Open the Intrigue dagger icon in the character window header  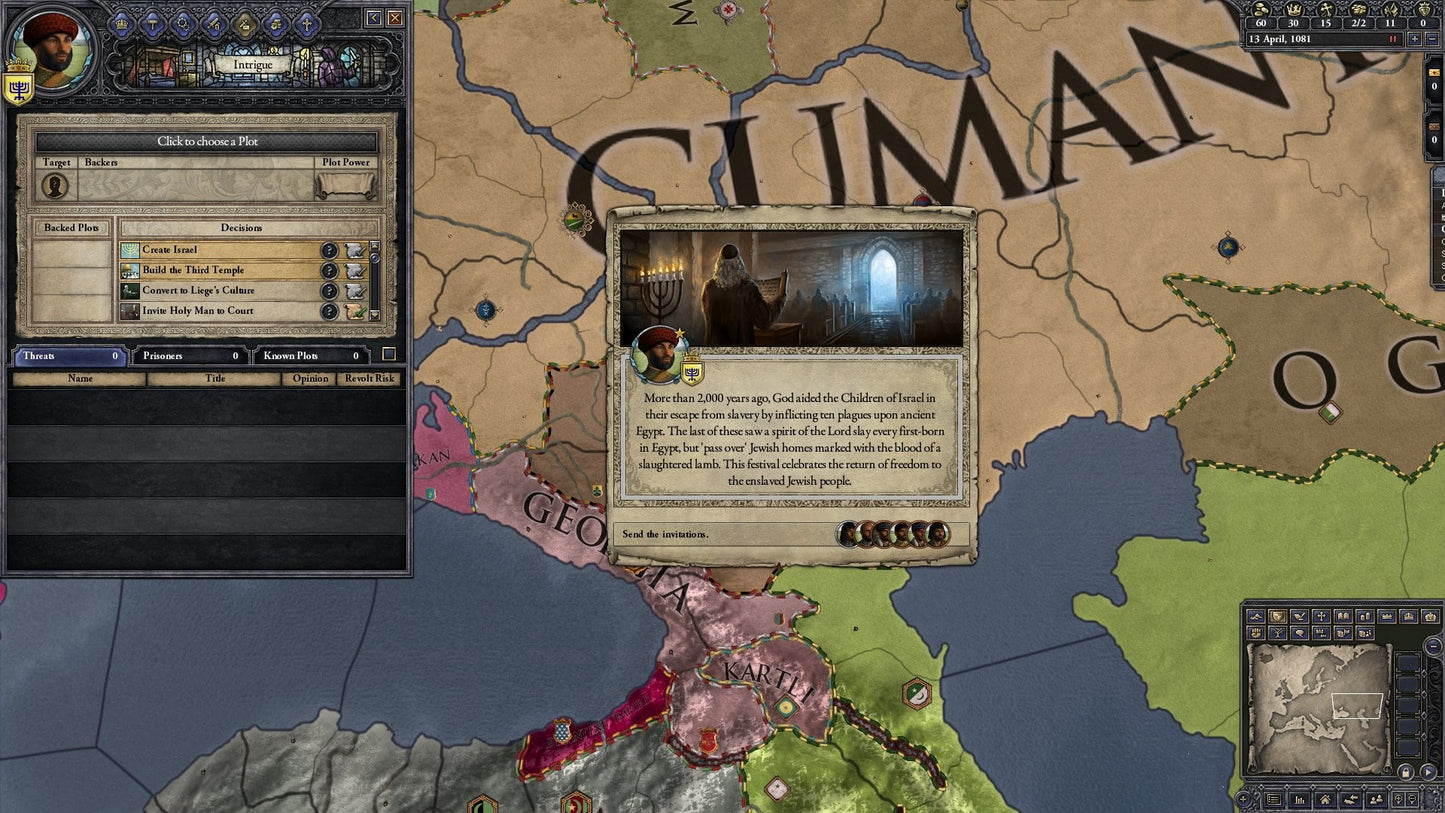(244, 24)
